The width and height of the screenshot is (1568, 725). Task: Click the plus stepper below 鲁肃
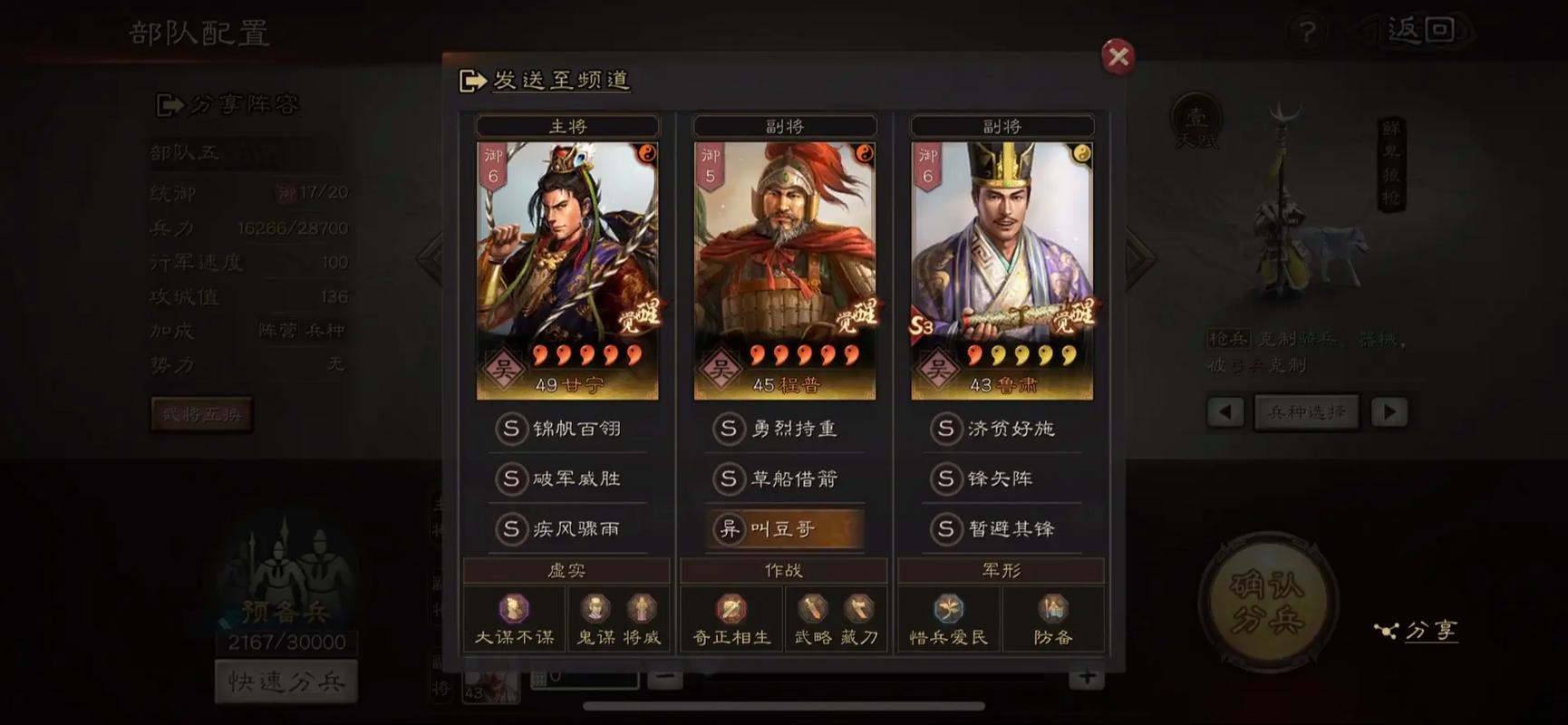[x=1086, y=676]
